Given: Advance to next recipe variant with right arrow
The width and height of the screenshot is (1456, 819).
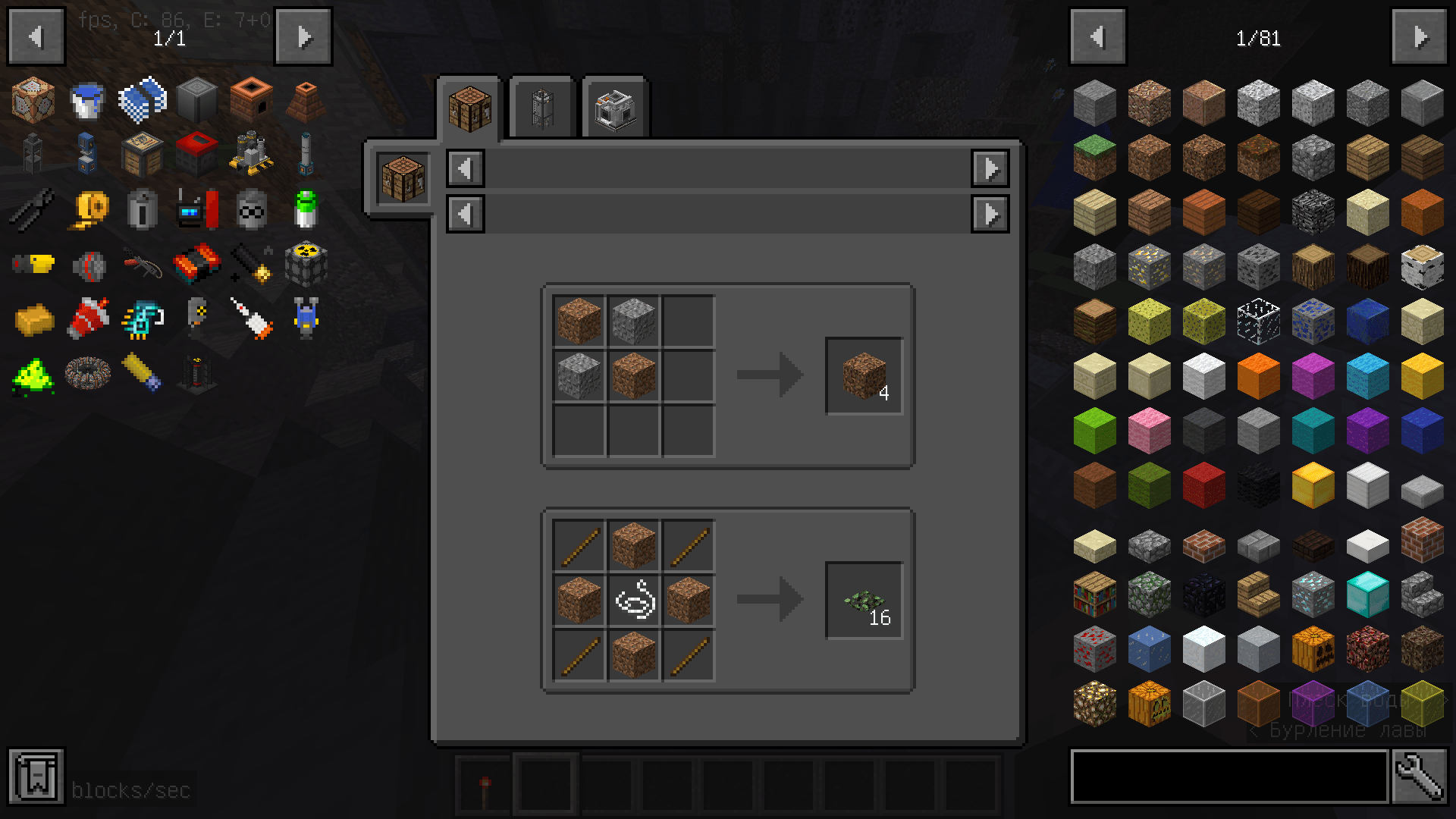Looking at the screenshot, I should [990, 168].
